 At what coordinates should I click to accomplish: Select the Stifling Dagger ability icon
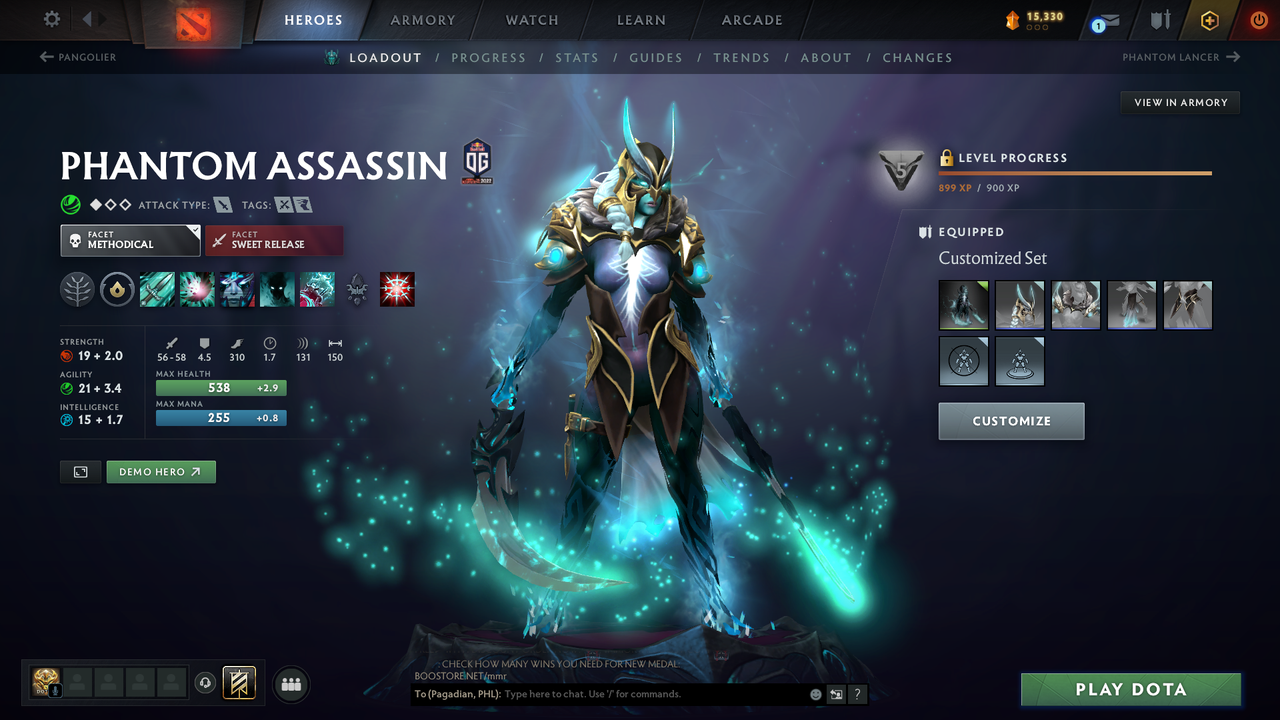coord(157,289)
